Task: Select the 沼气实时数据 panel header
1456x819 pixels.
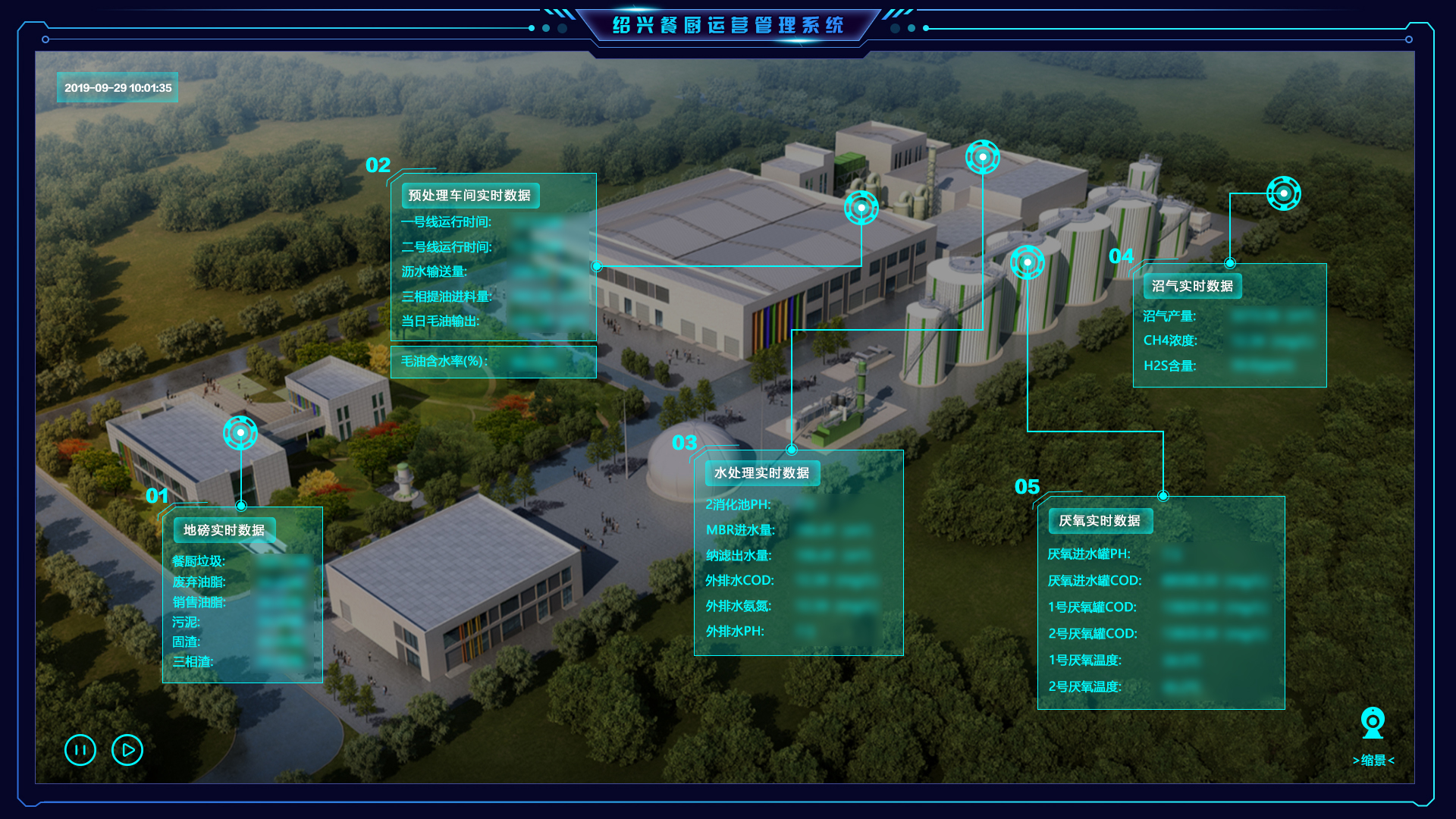Action: (x=1192, y=286)
